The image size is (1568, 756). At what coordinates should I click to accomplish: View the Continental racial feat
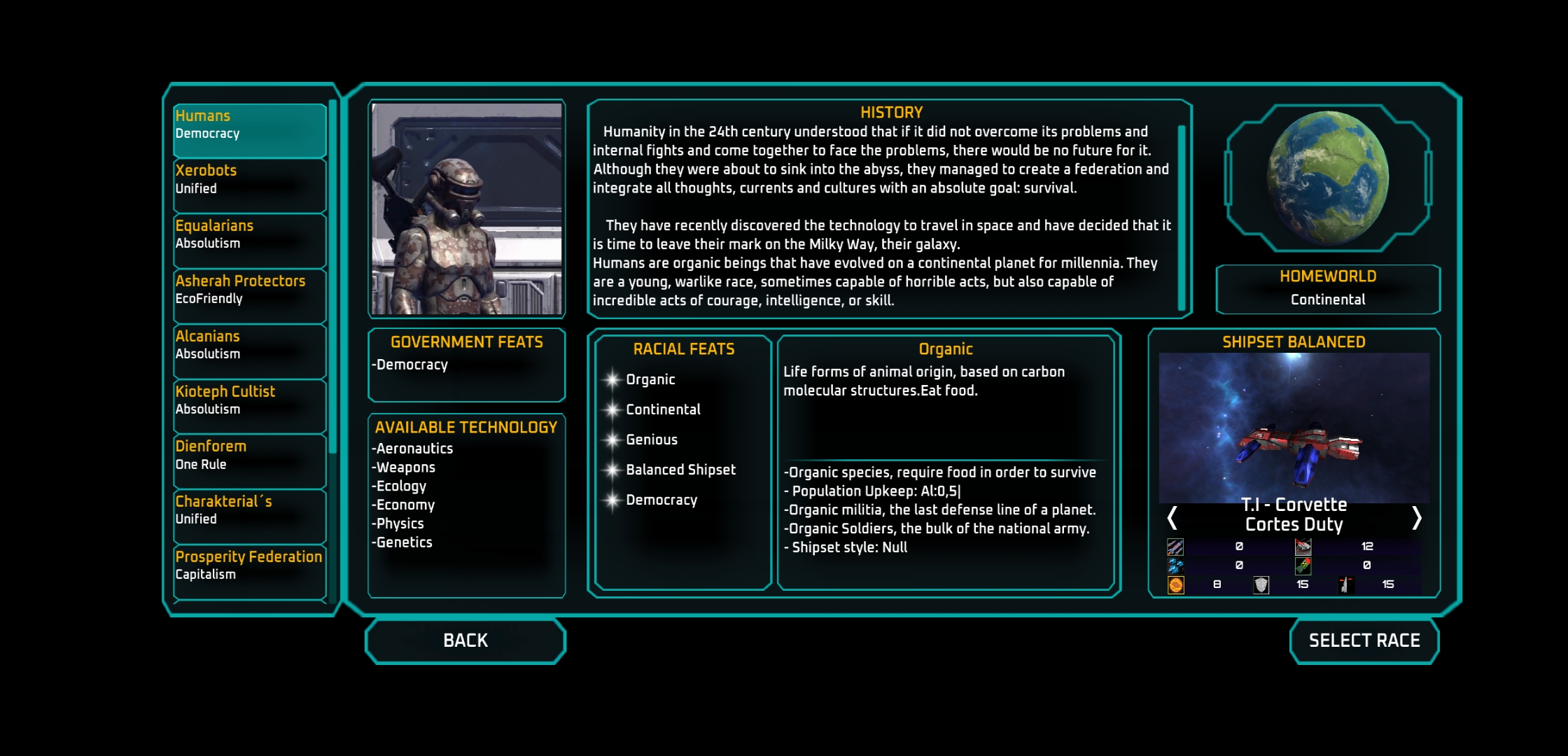(x=662, y=409)
